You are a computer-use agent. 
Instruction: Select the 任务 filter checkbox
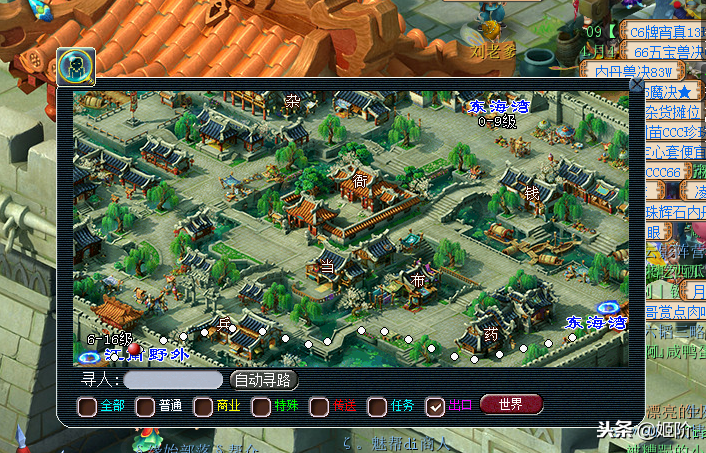click(x=377, y=406)
